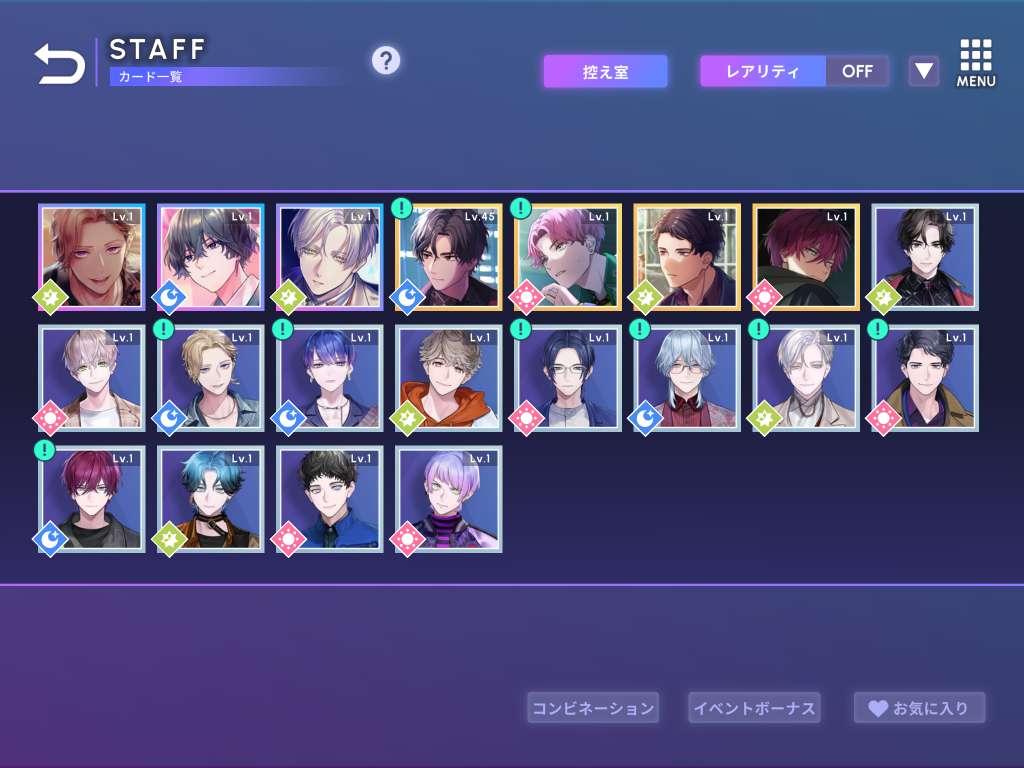
Task: Expand the sort order dropdown arrow
Action: point(924,71)
